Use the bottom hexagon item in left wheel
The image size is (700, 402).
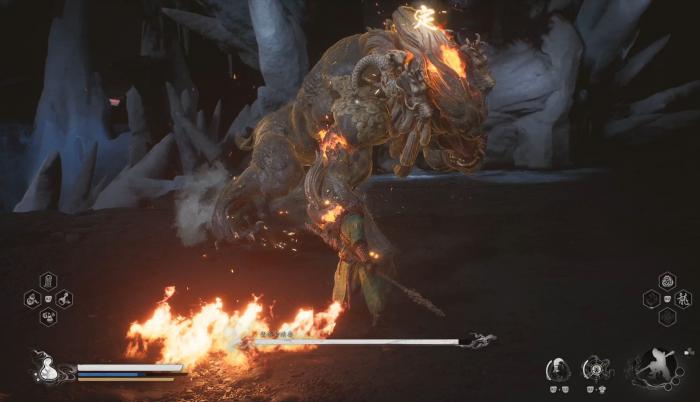(48, 316)
